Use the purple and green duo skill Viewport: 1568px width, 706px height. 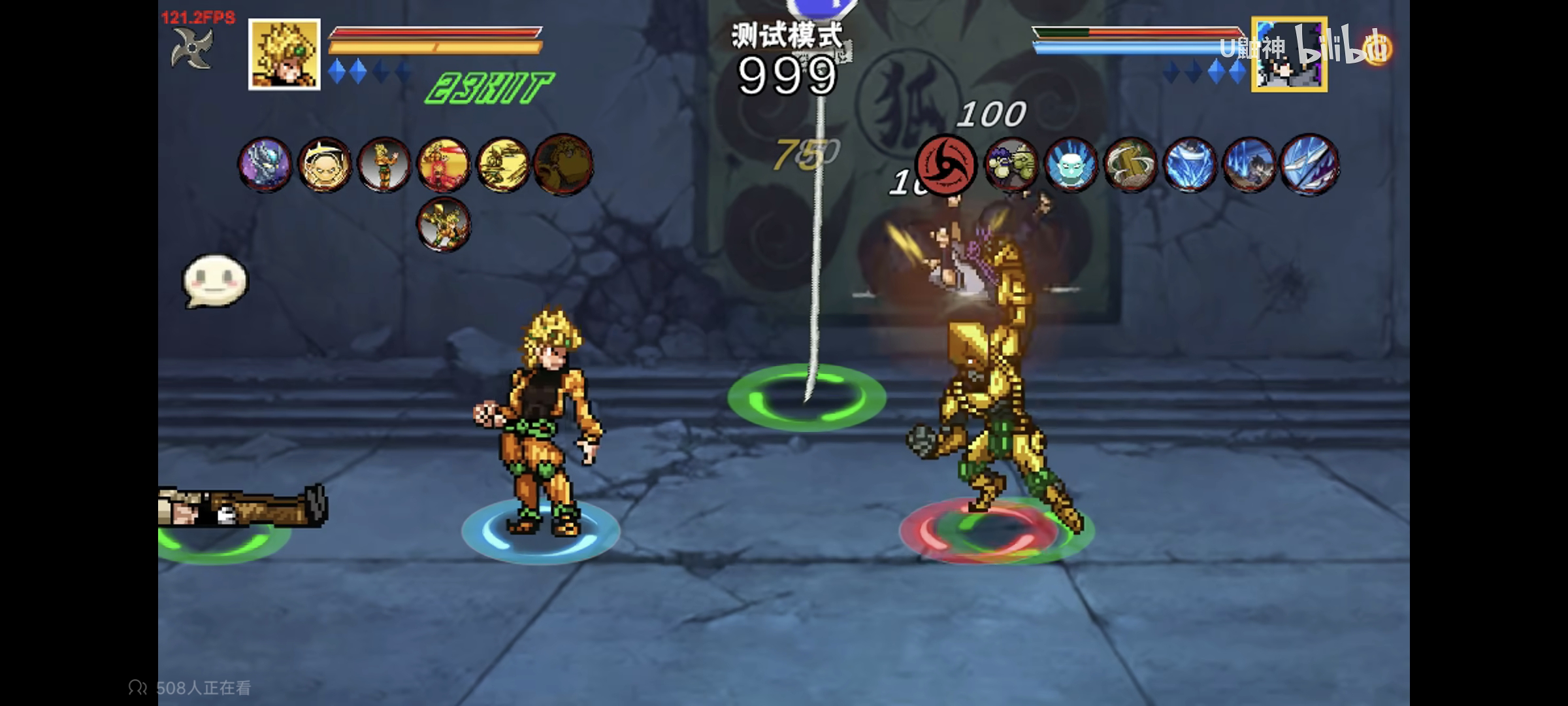pyautogui.click(x=1011, y=165)
